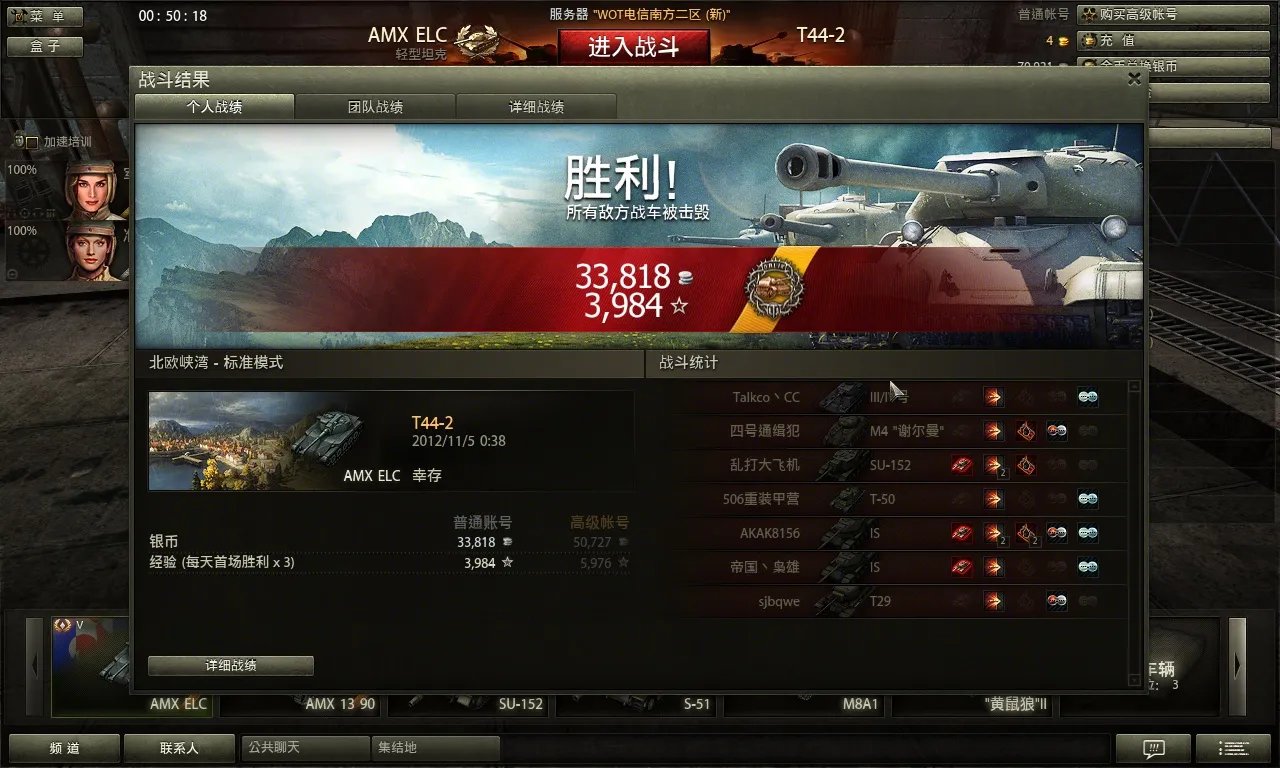This screenshot has height=768, width=1280.
Task: Open the chat bubble icon in bottom-right corner
Action: tap(1153, 748)
